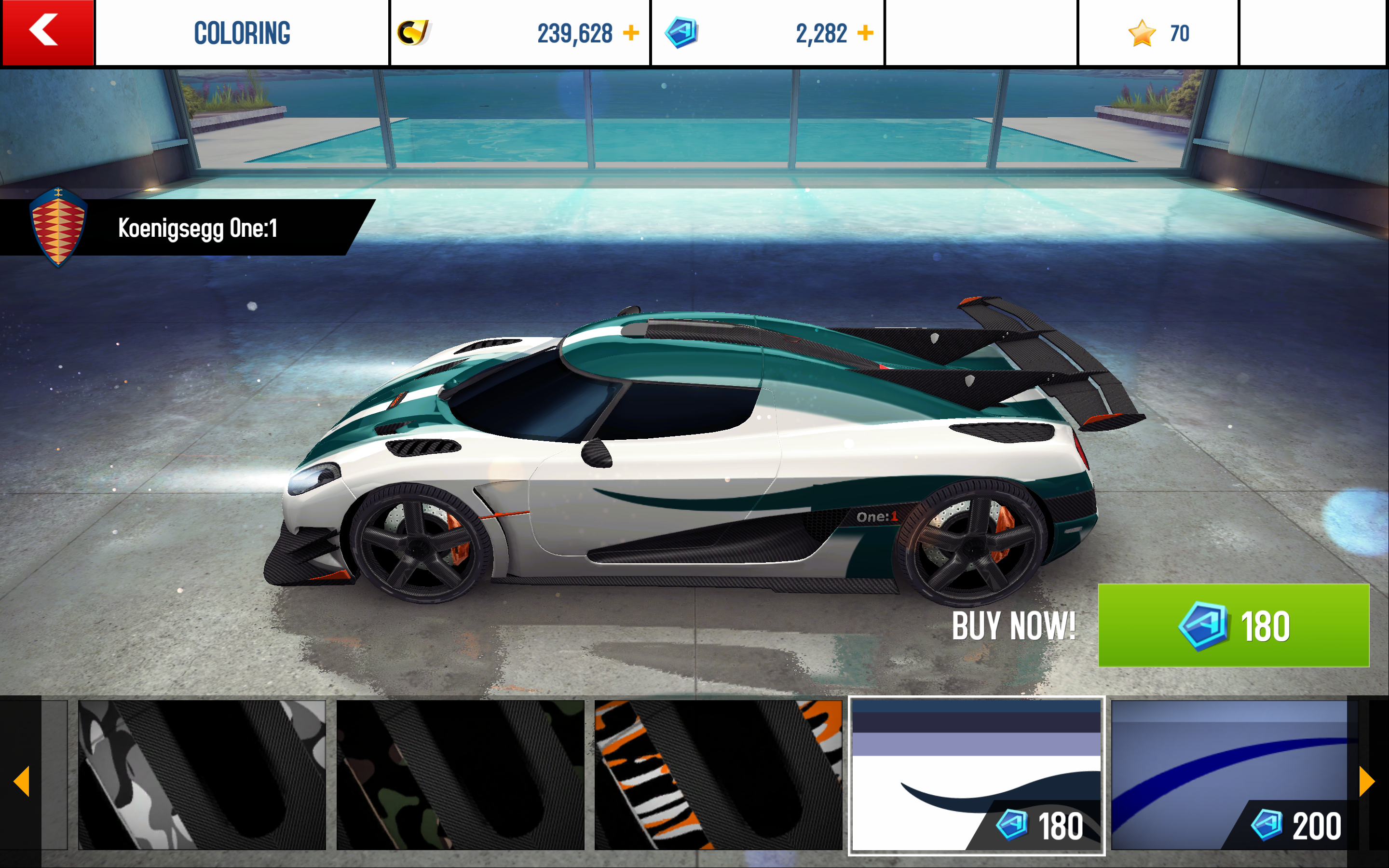Select the white wave decal costing 180
Screen dimensions: 1389x868
click(x=976, y=774)
